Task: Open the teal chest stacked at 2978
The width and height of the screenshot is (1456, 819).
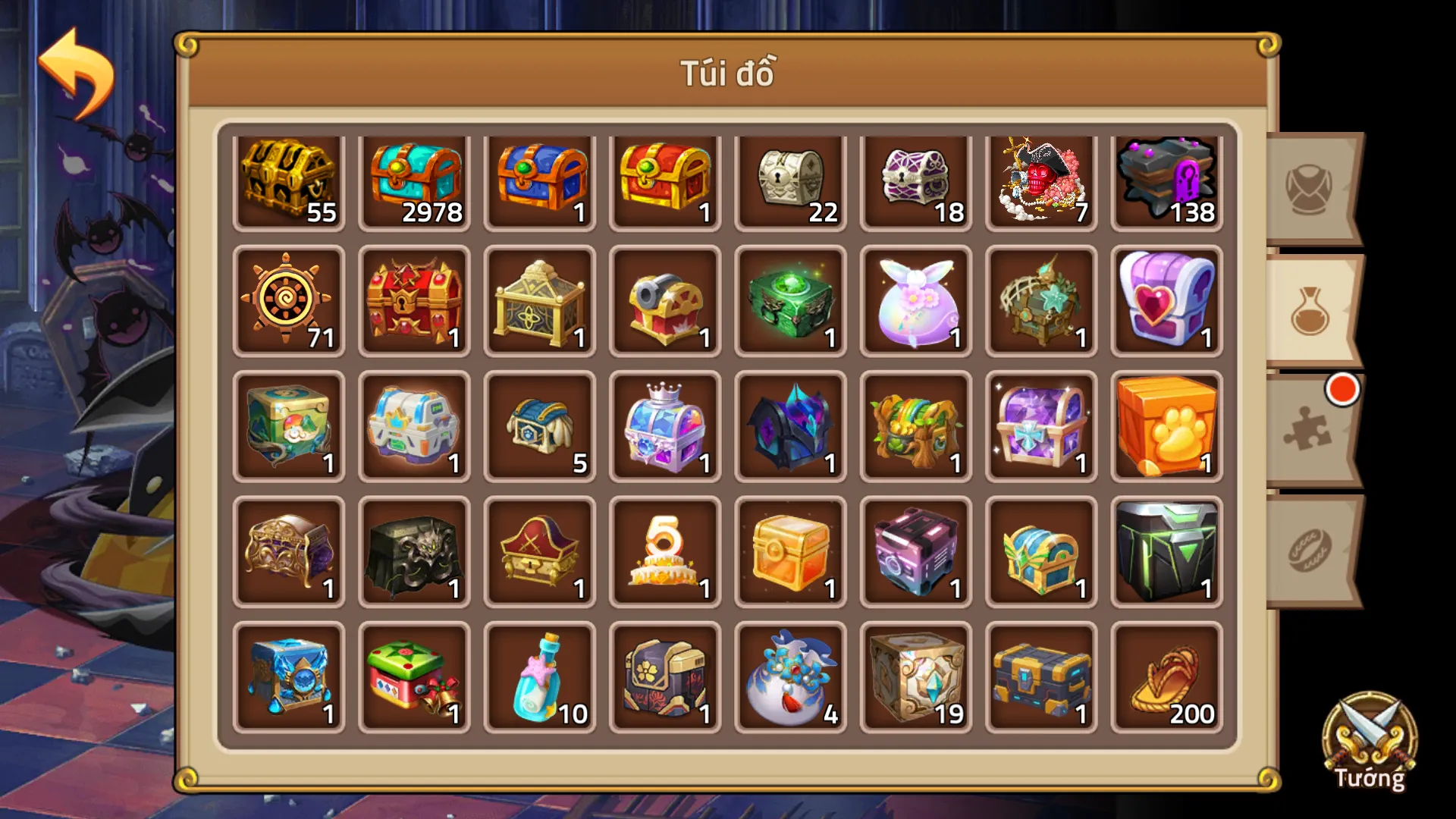Action: (414, 177)
